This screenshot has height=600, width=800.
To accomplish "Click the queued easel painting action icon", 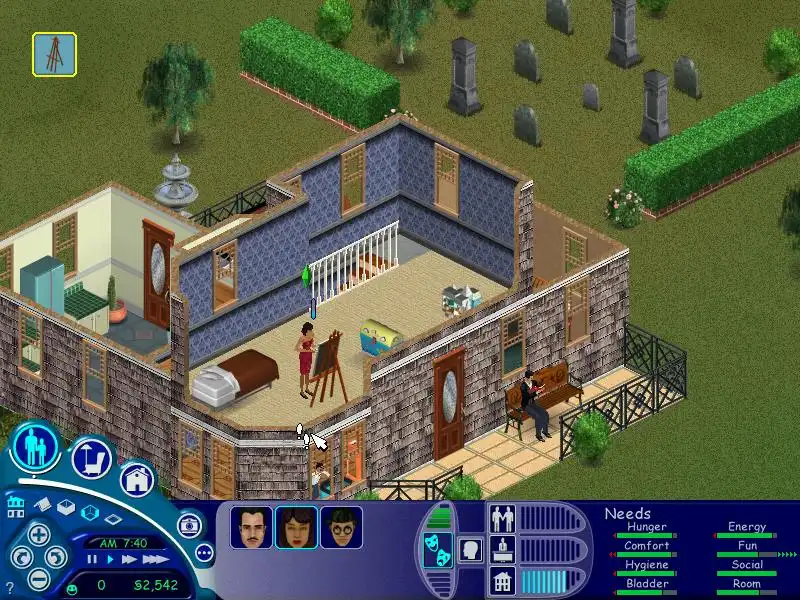I will tap(54, 54).
